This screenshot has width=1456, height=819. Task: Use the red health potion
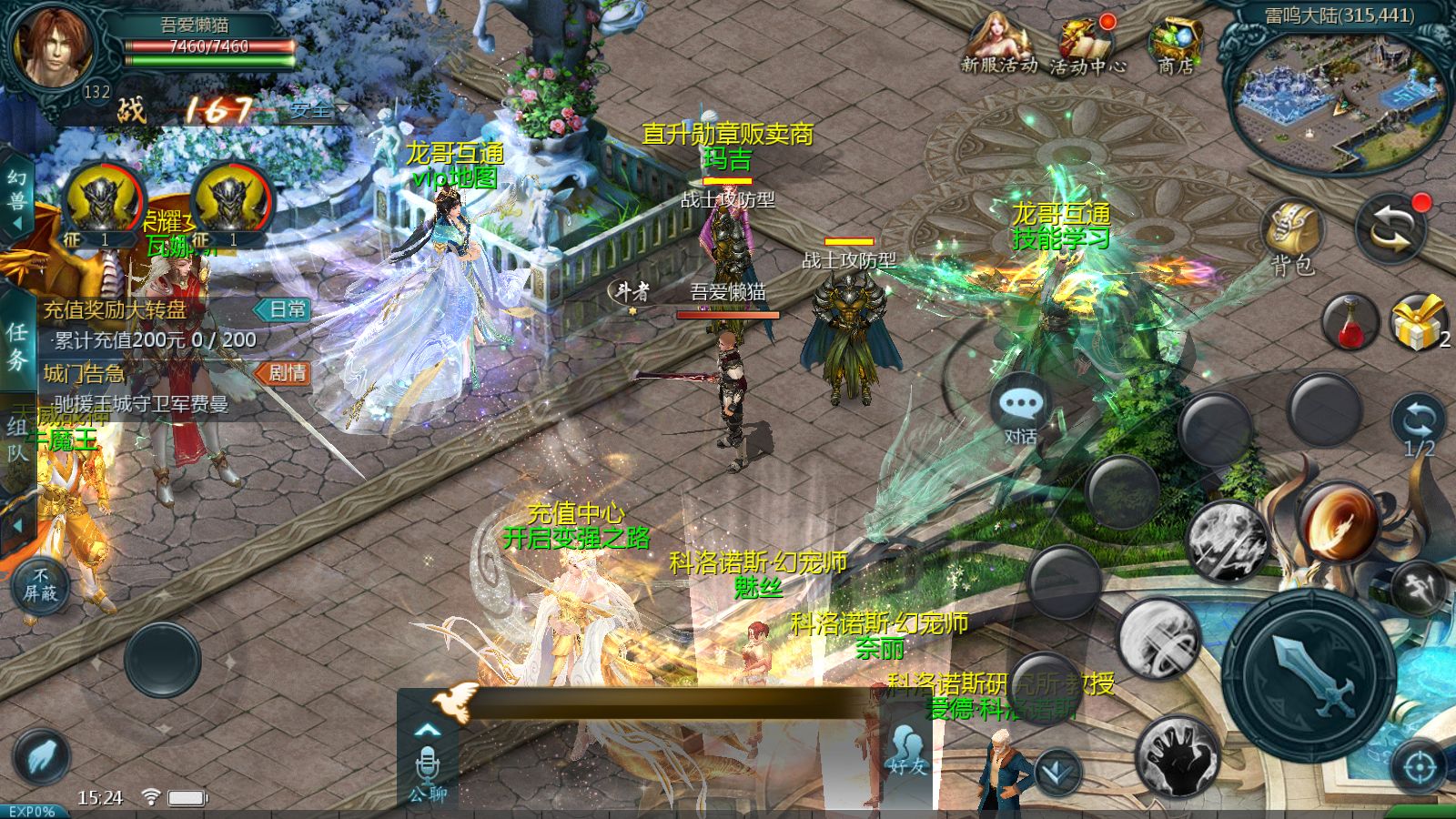(1350, 320)
